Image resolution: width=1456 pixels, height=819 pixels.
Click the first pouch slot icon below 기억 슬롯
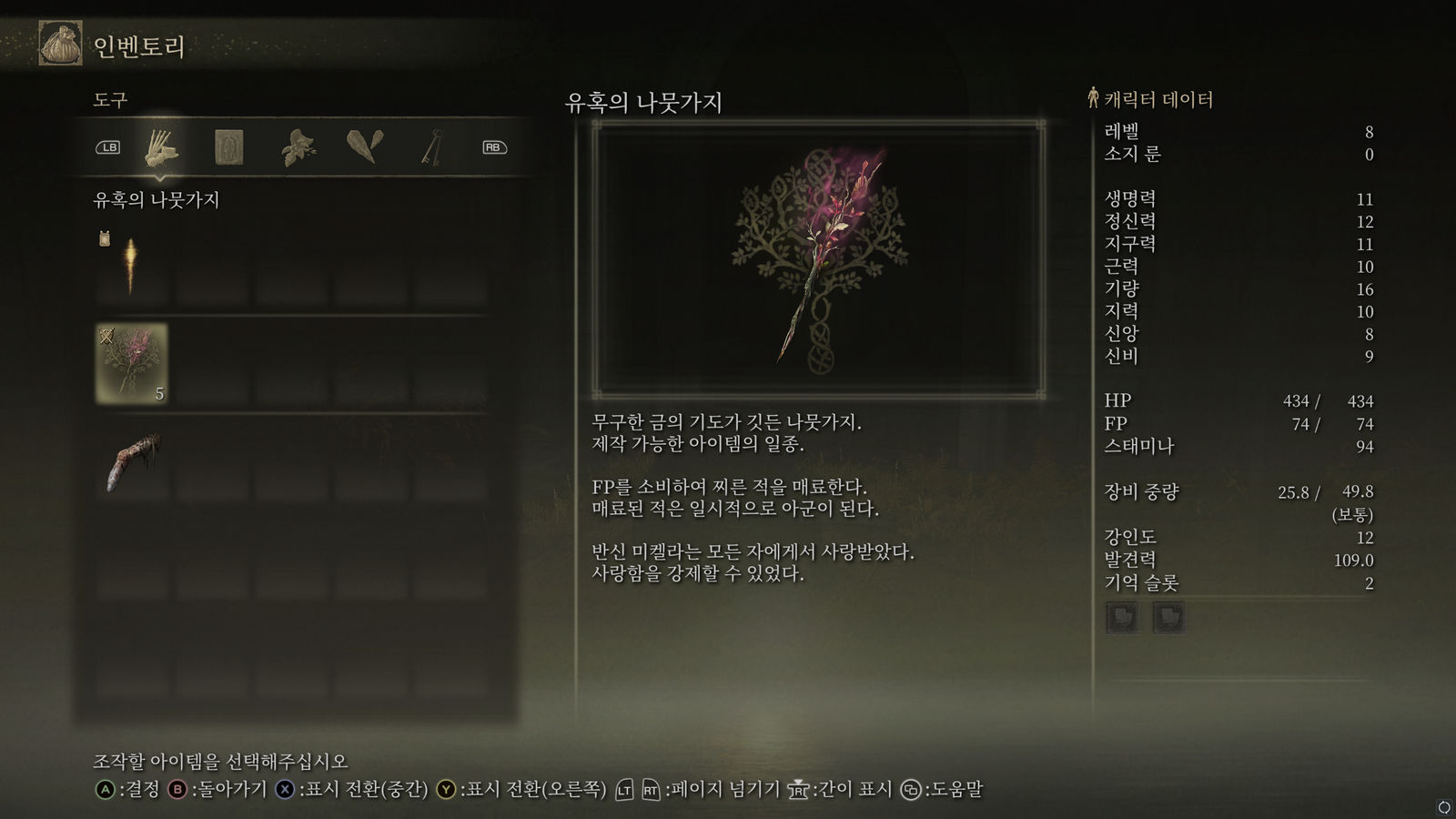pos(1123,617)
